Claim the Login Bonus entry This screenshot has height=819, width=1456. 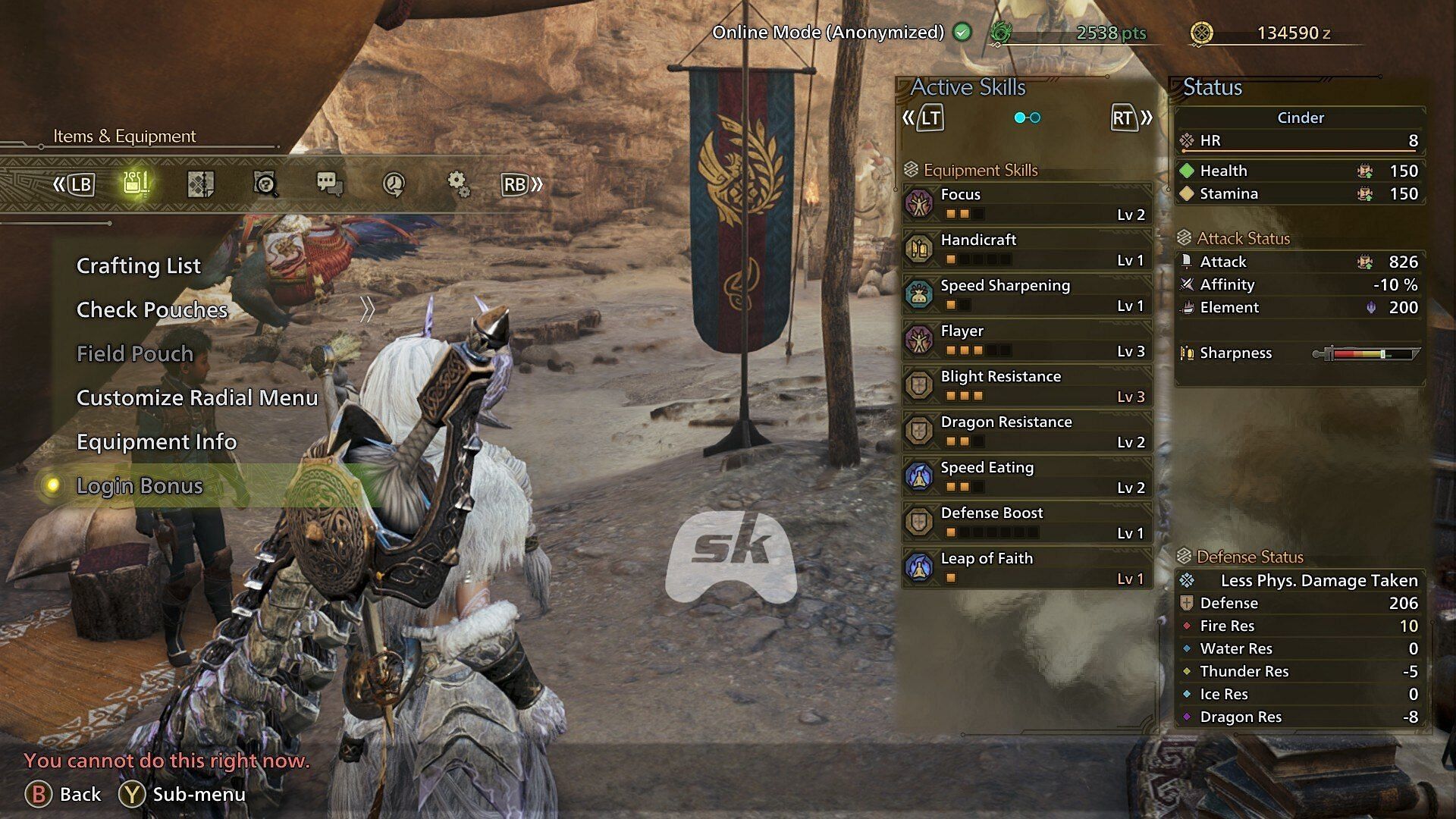coord(140,486)
